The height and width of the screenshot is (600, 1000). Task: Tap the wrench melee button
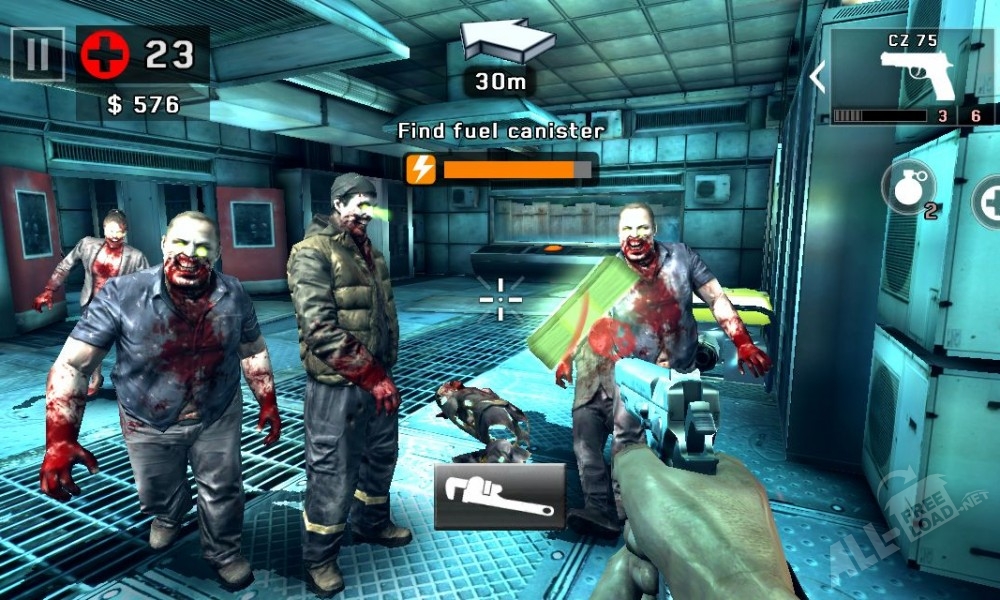click(499, 497)
